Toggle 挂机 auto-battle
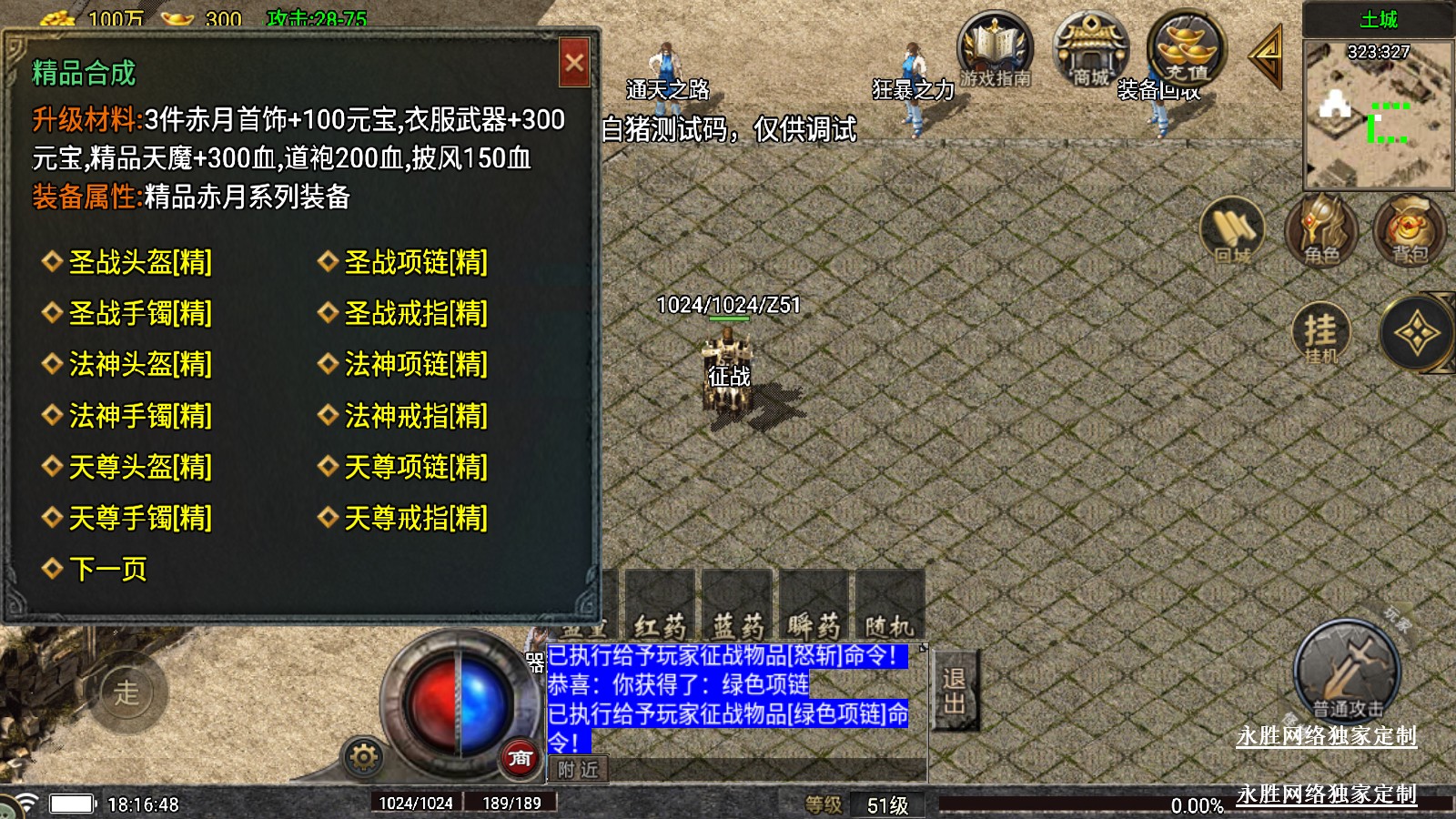The image size is (1456, 819). click(1320, 333)
